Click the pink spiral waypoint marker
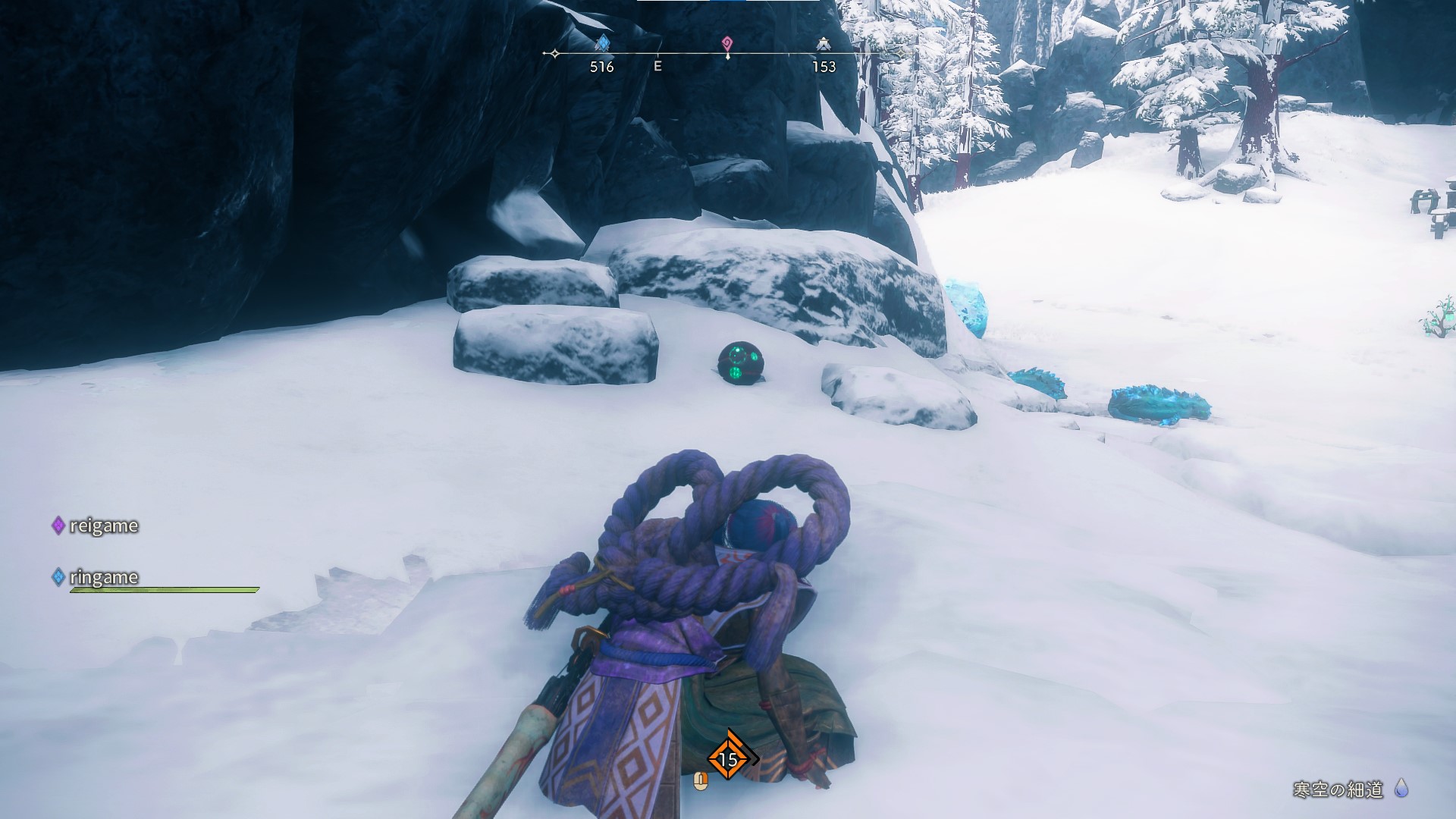Viewport: 1456px width, 819px height. (x=727, y=43)
